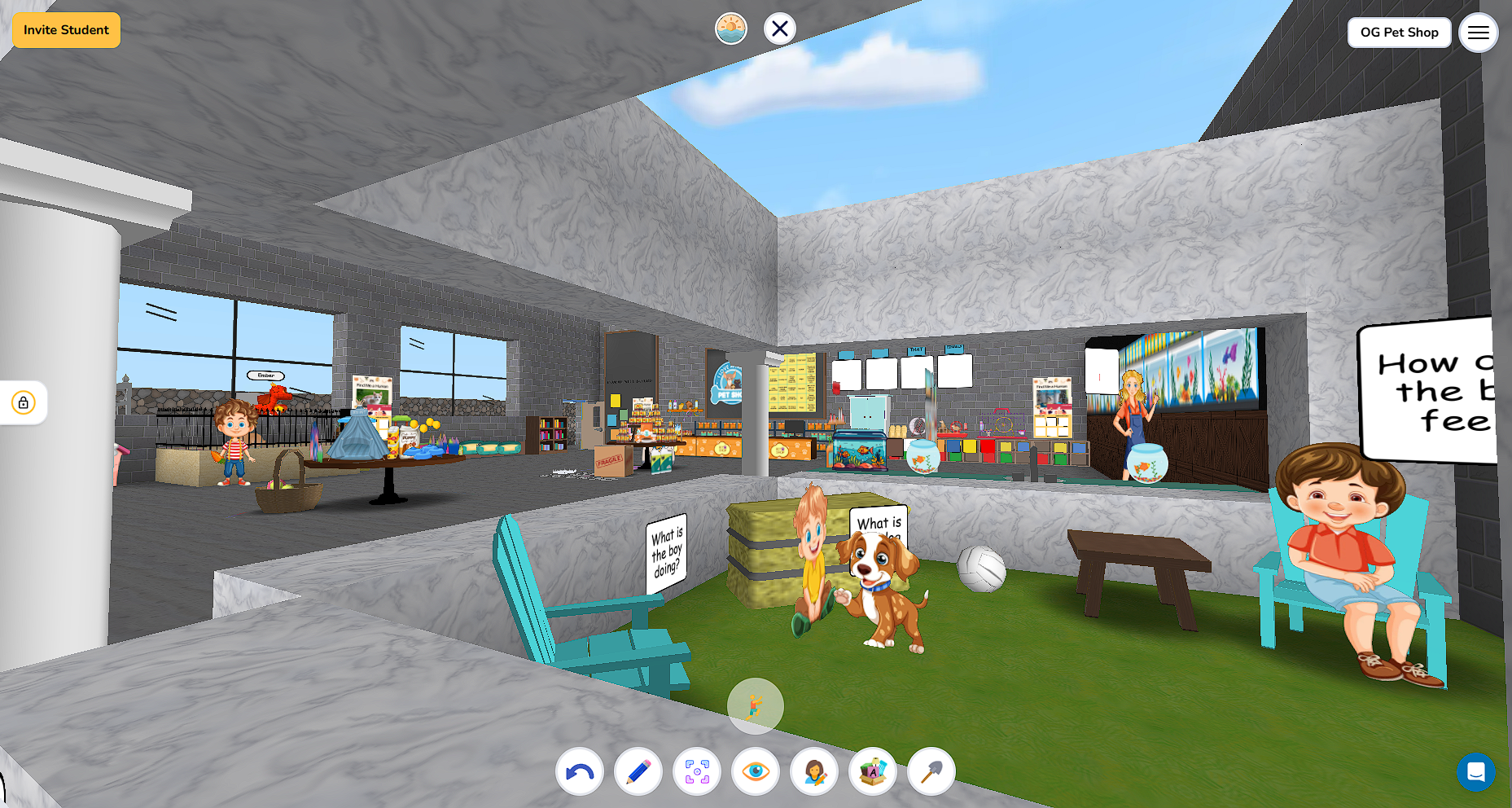
Task: Toggle the lock control on the left edge
Action: click(23, 402)
